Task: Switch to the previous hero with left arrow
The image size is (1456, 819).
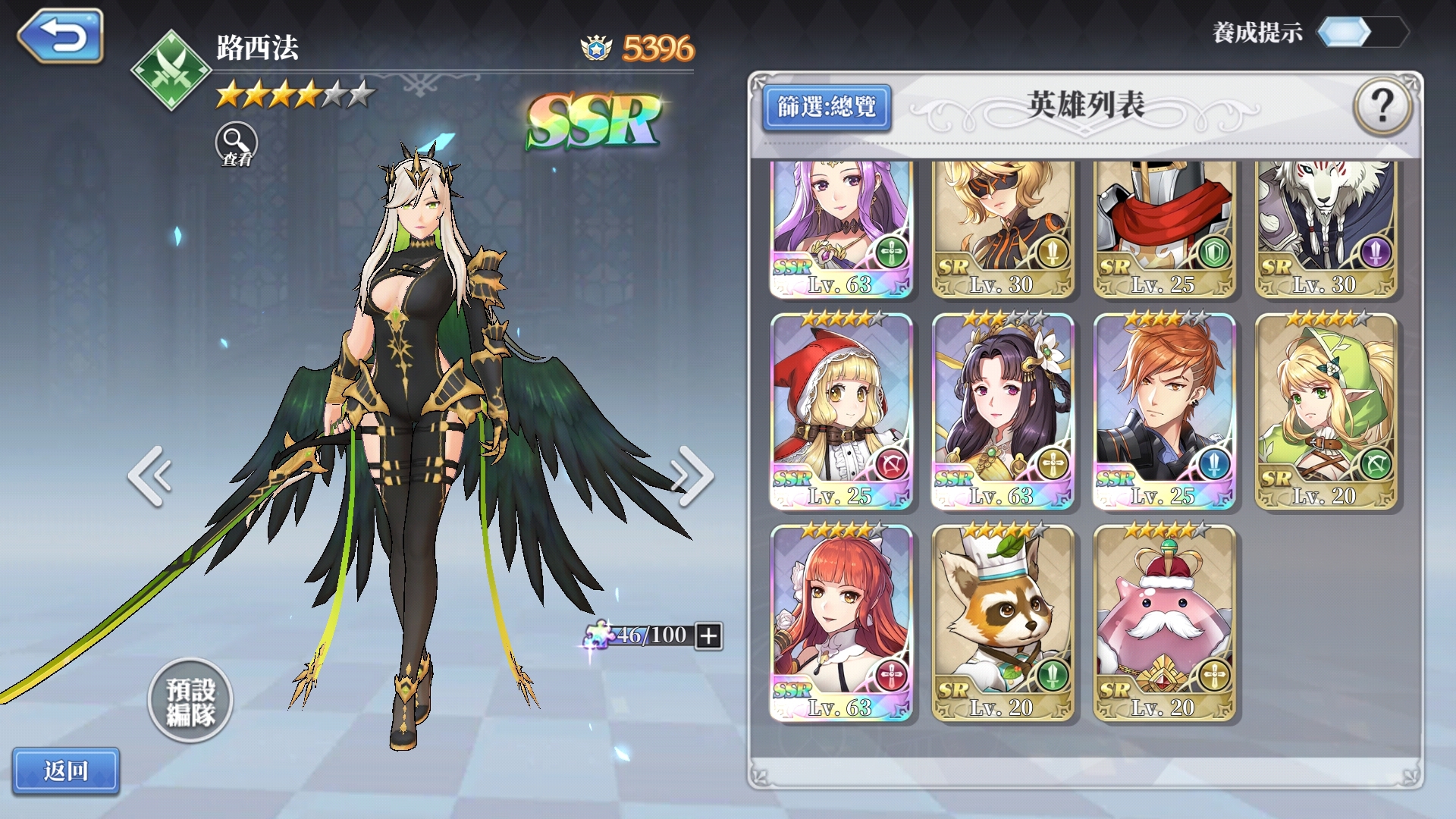Action: tap(150, 475)
